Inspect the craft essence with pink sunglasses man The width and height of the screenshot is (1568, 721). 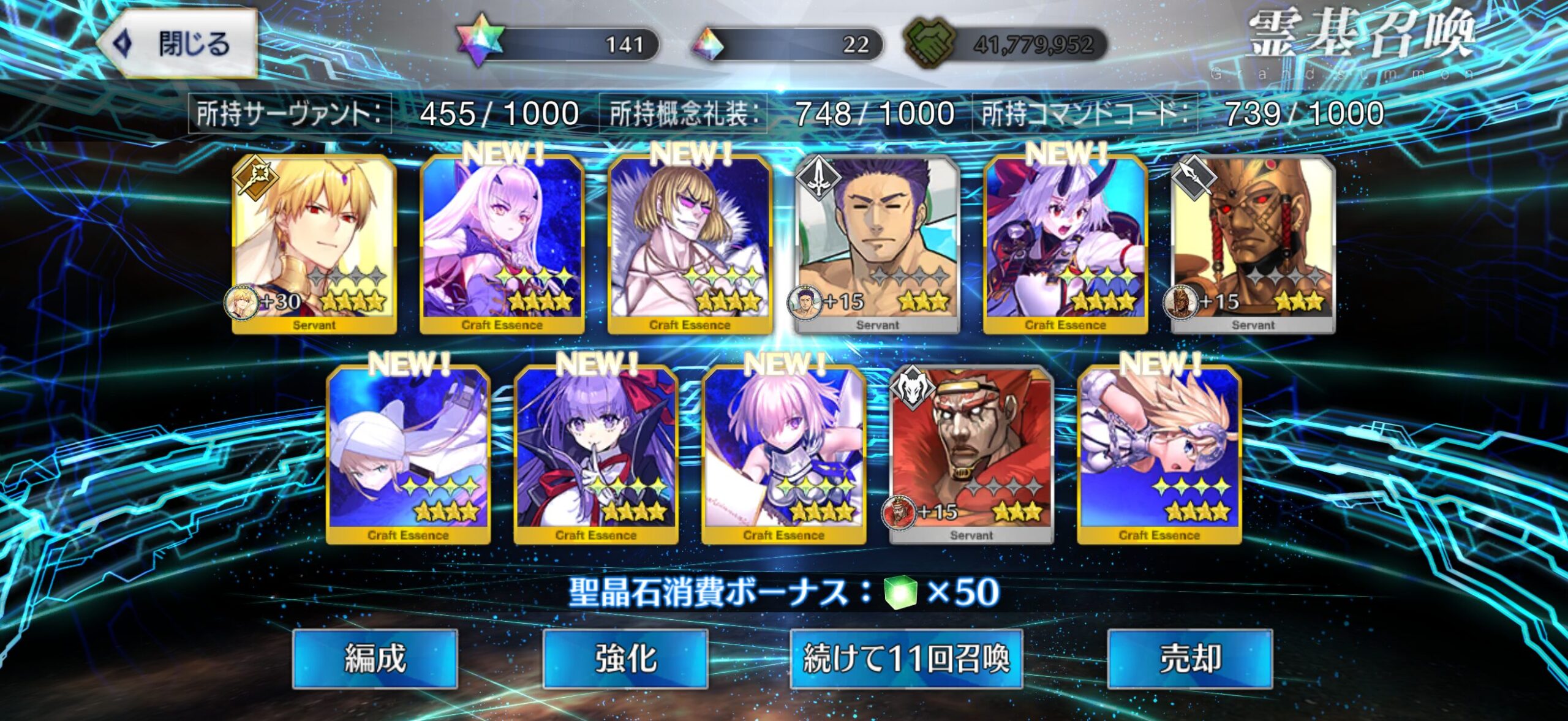pos(690,244)
